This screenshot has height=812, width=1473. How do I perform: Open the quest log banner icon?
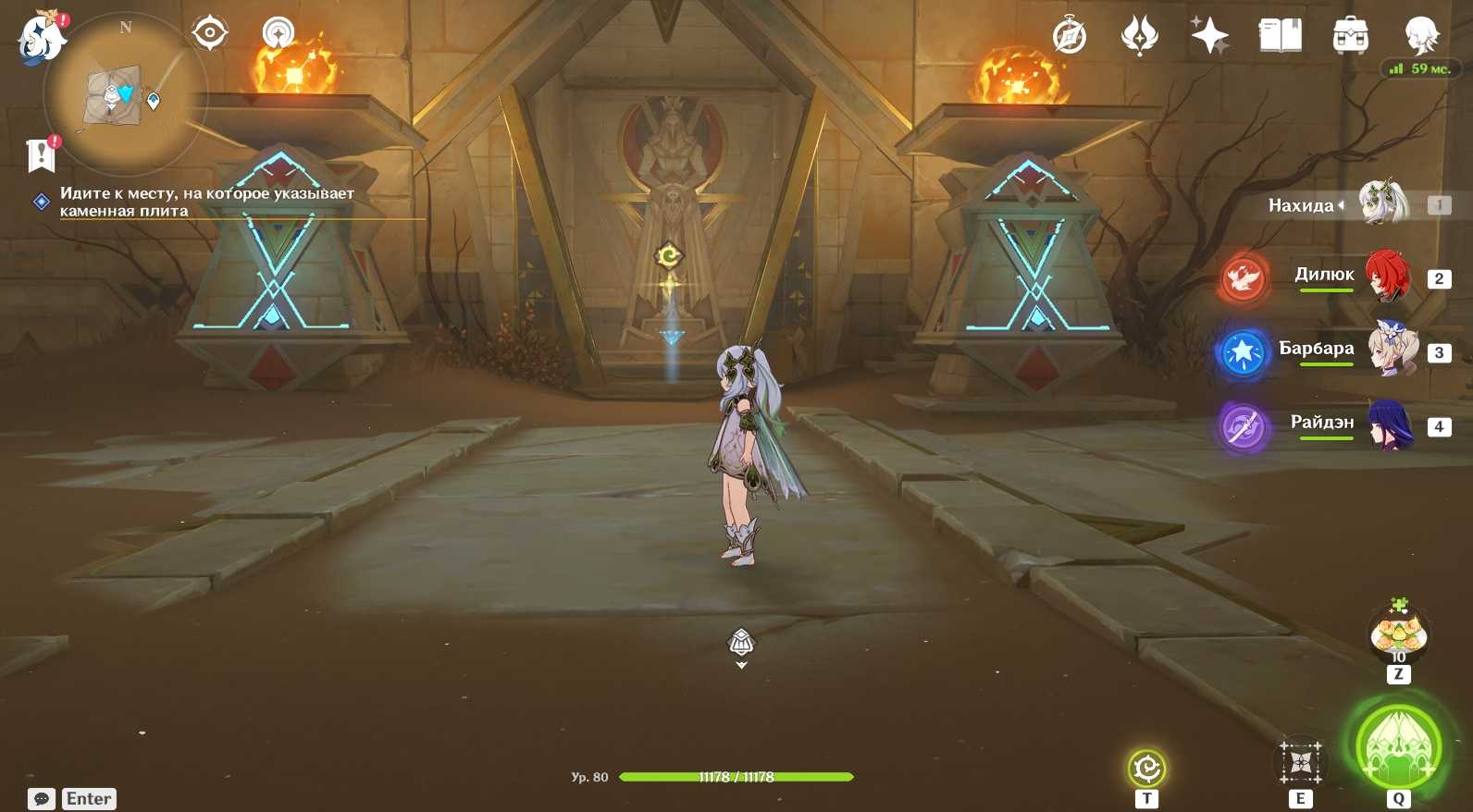click(42, 154)
